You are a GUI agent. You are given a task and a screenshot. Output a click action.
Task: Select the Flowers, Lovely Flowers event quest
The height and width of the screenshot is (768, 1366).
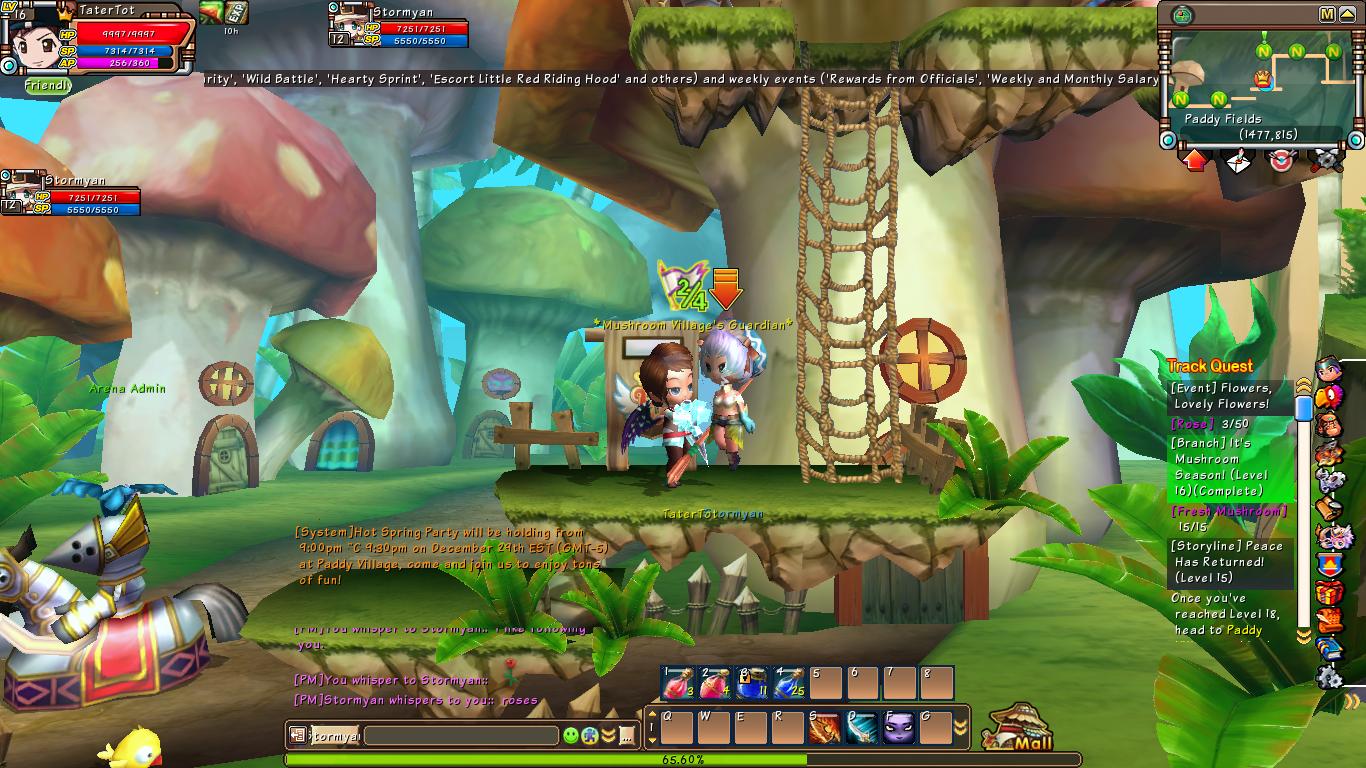coord(1222,396)
